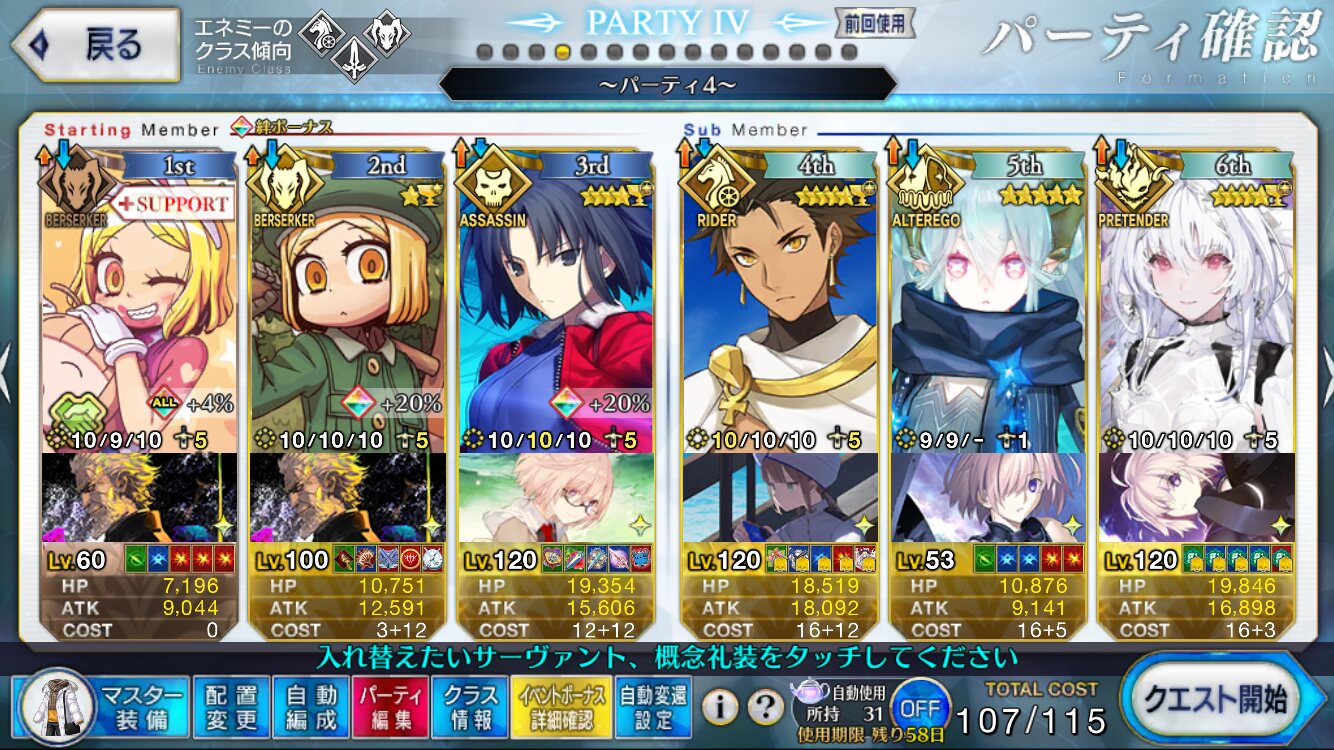This screenshot has width=1334, height=750.
Task: Select the 1st support Berserker card
Action: click(140, 300)
